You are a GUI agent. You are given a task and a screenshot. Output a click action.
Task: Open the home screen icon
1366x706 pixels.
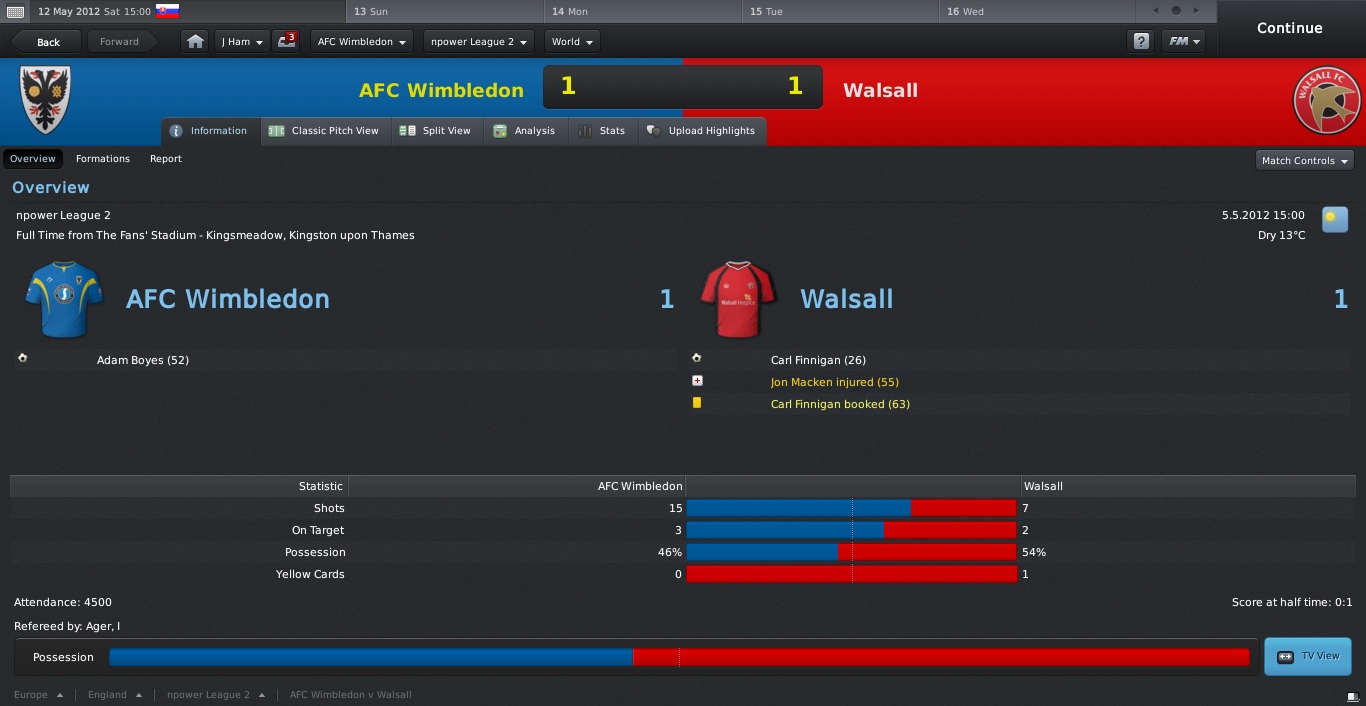(196, 42)
